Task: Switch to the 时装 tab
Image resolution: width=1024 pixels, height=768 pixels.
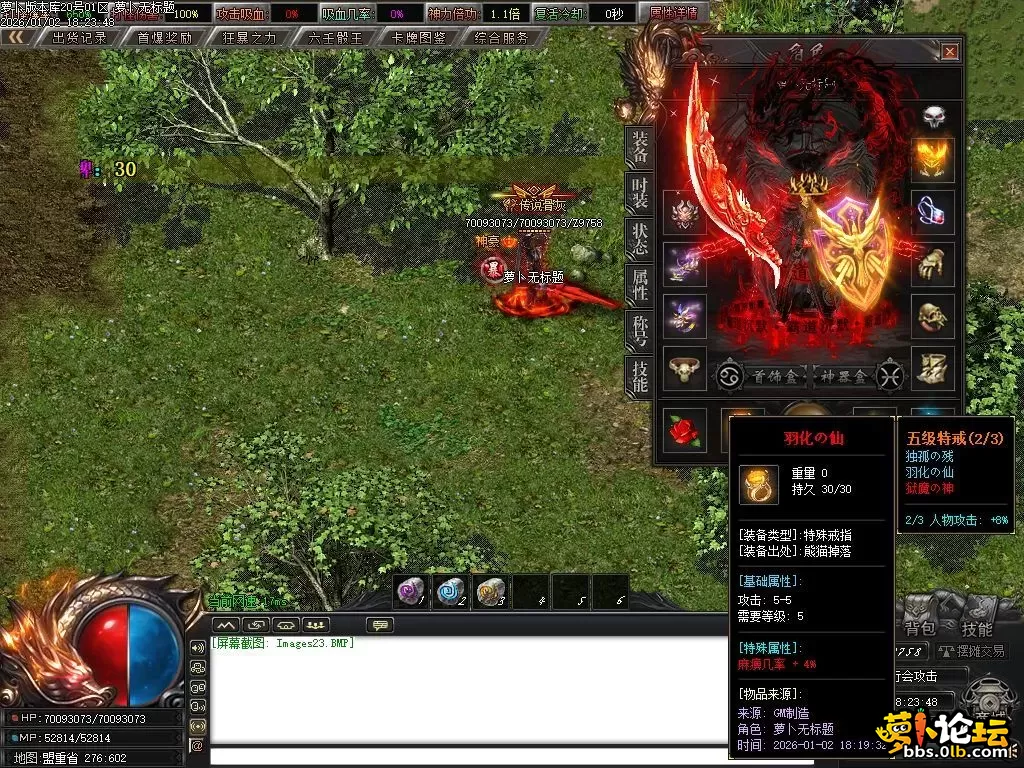Action: pyautogui.click(x=638, y=194)
